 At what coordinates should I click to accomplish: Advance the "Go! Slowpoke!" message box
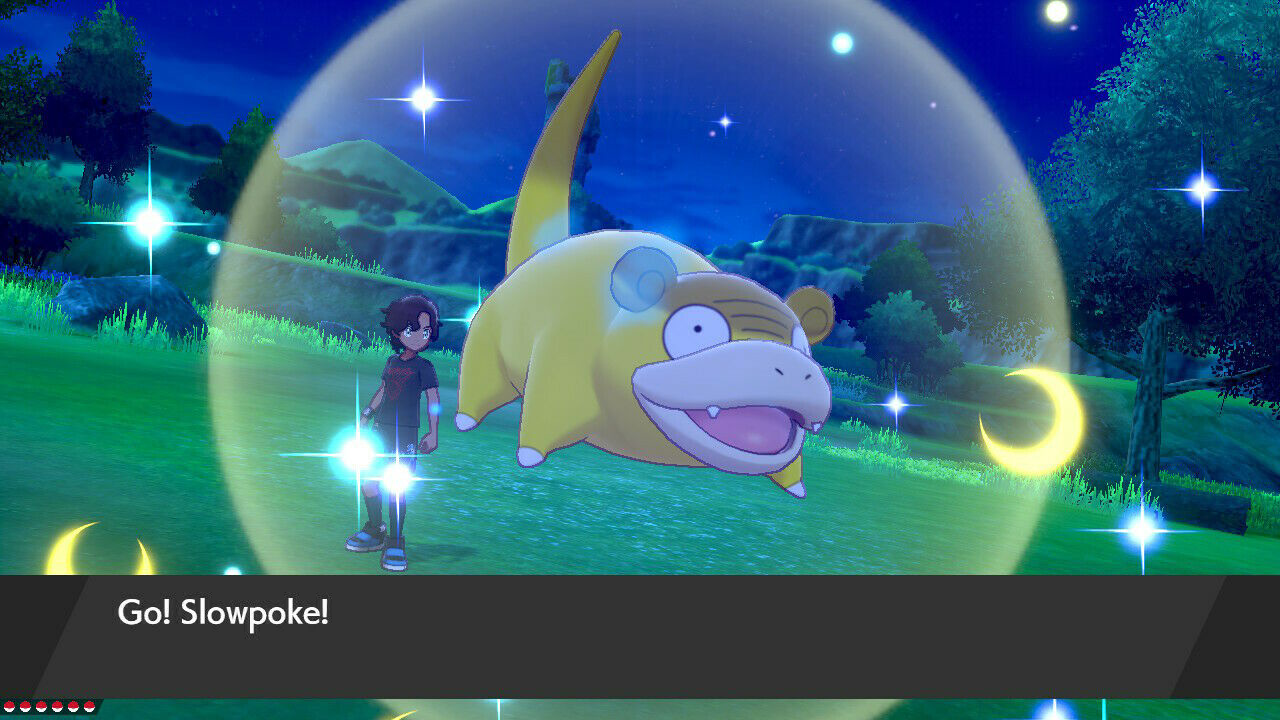coord(640,635)
